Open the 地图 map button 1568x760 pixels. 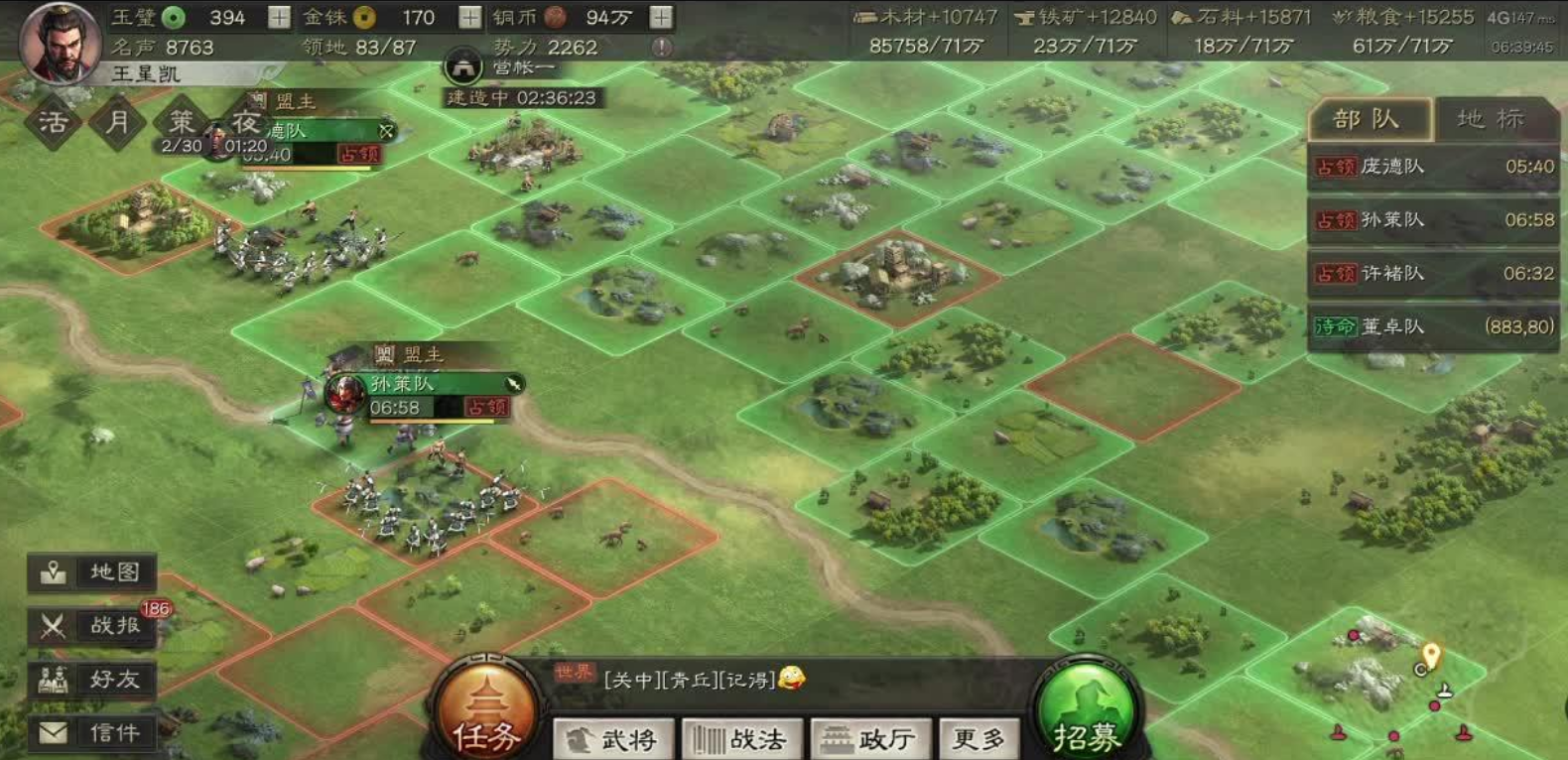coord(93,572)
